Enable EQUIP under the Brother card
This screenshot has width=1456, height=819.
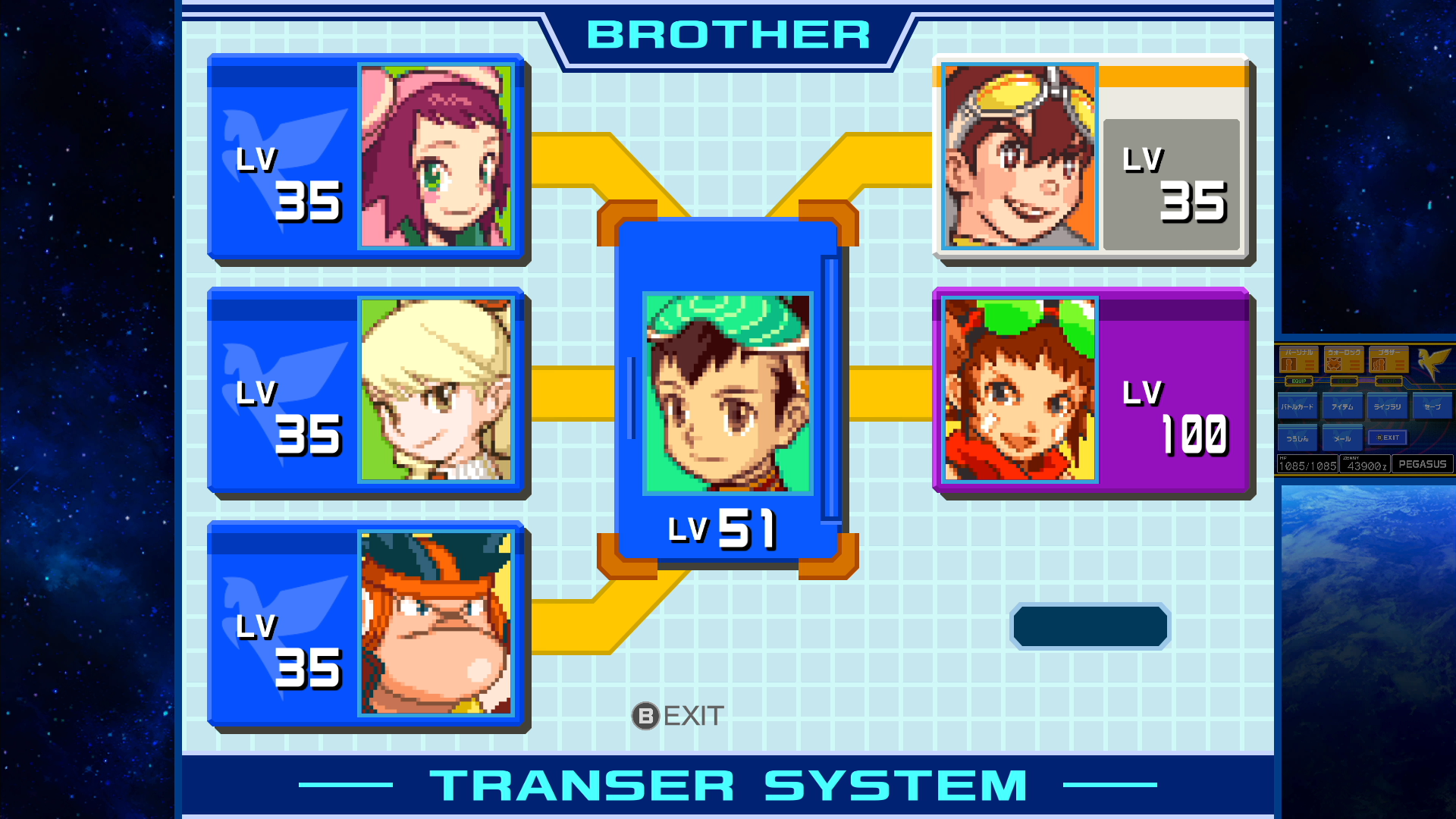(x=1389, y=381)
